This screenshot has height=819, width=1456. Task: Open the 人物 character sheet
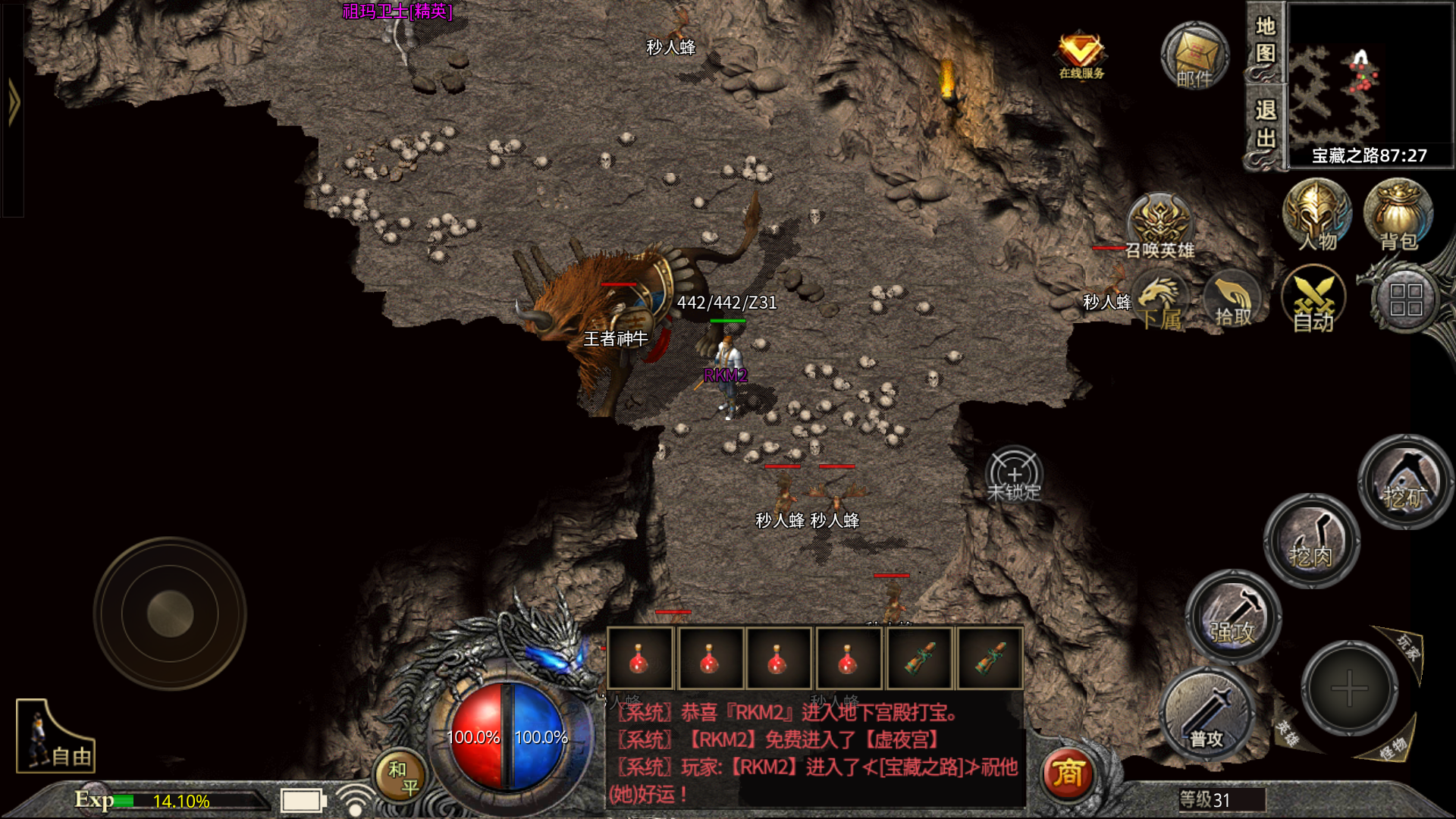(1316, 216)
